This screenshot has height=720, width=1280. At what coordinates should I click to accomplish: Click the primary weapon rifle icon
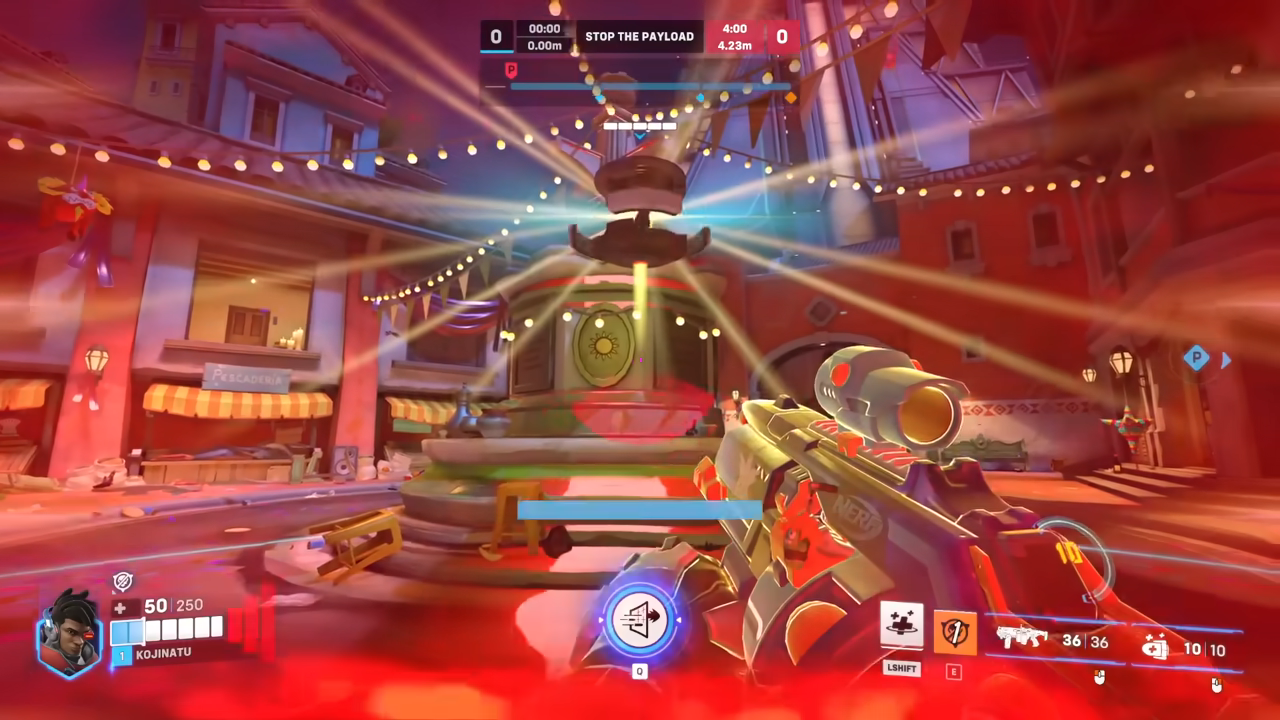(x=1022, y=639)
